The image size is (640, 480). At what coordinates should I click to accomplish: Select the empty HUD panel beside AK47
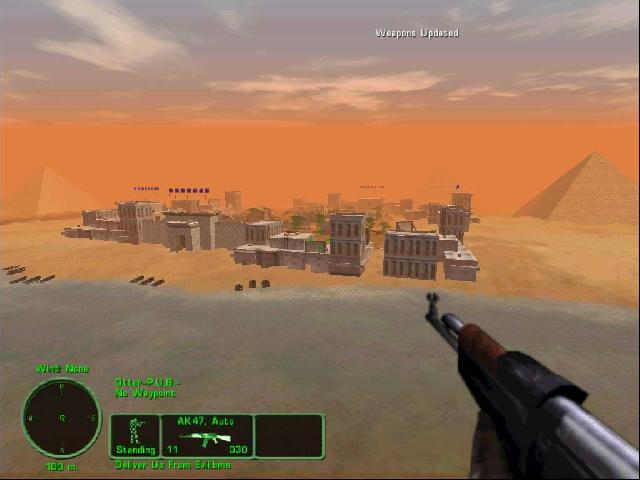pyautogui.click(x=289, y=436)
